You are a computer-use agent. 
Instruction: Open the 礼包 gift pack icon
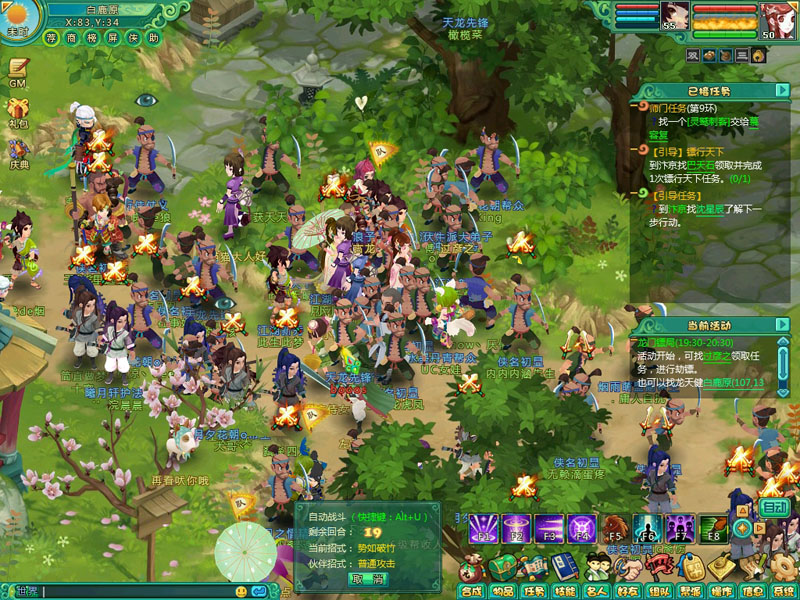[x=18, y=112]
